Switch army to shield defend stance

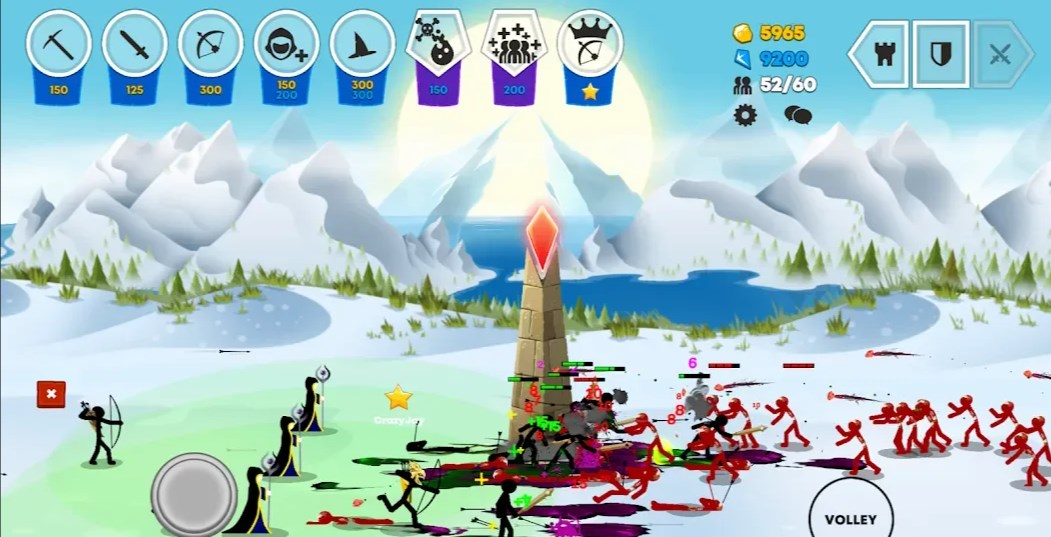tap(940, 54)
